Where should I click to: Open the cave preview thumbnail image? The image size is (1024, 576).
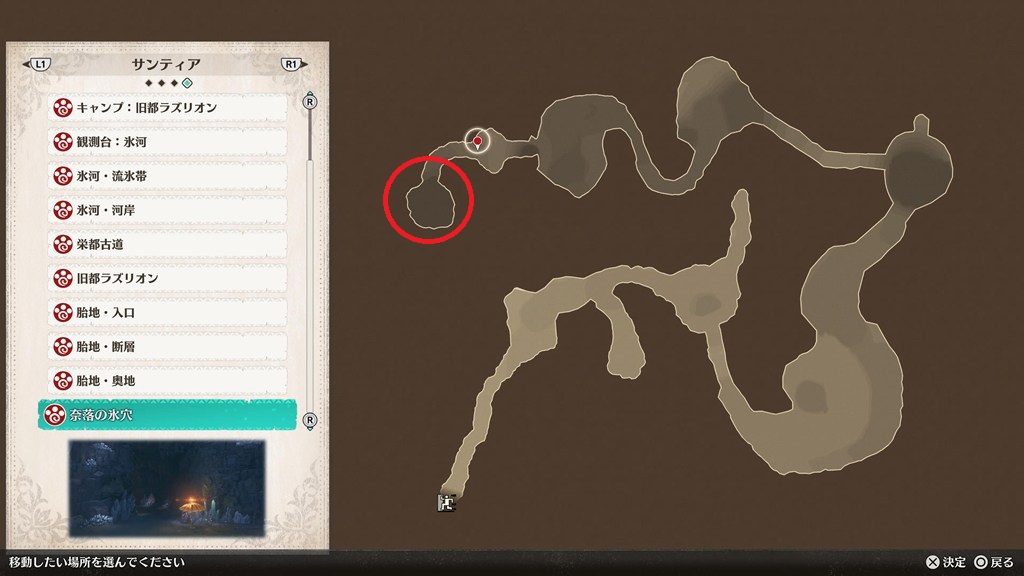pyautogui.click(x=166, y=484)
